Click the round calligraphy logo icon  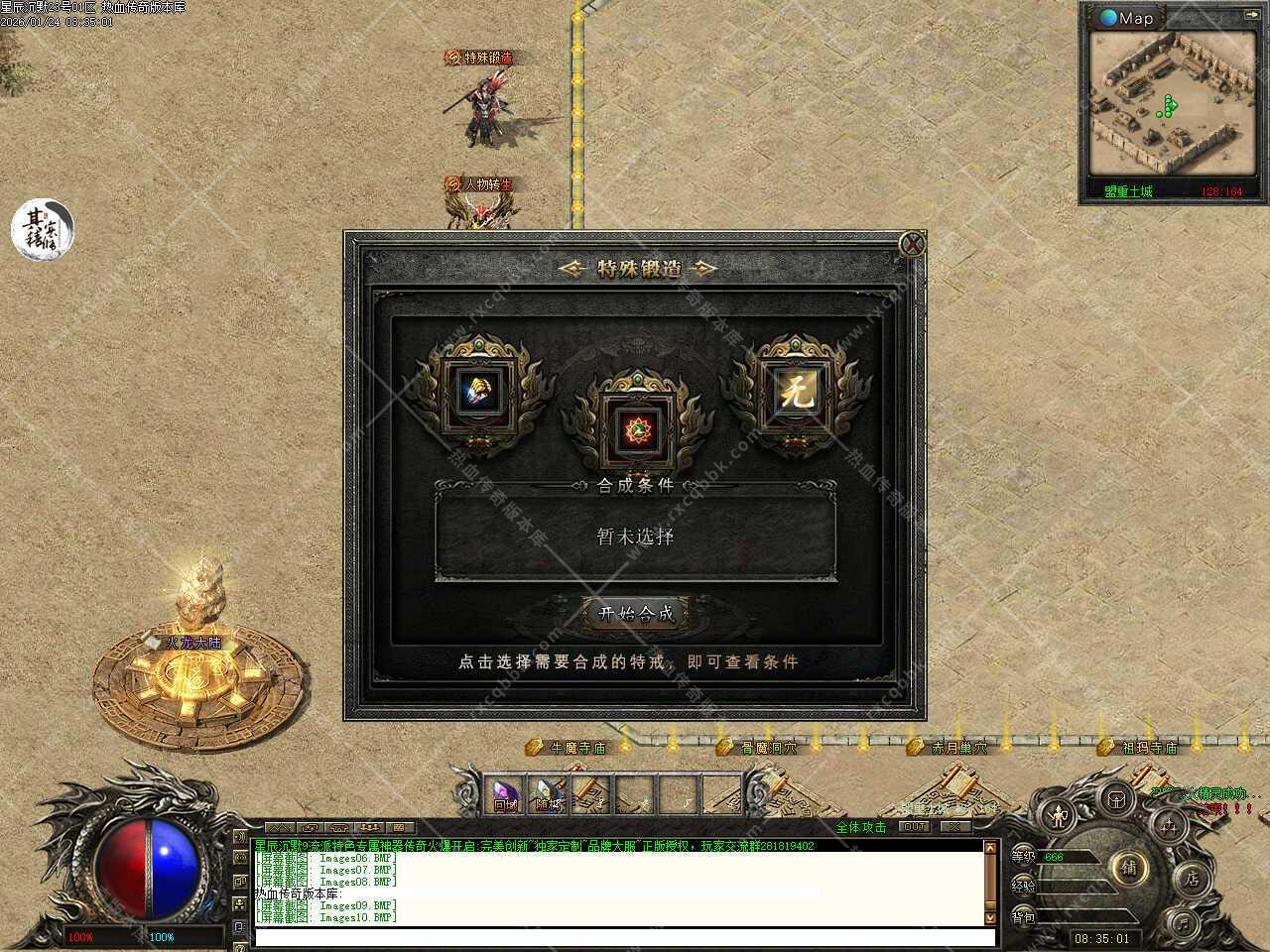[x=43, y=227]
